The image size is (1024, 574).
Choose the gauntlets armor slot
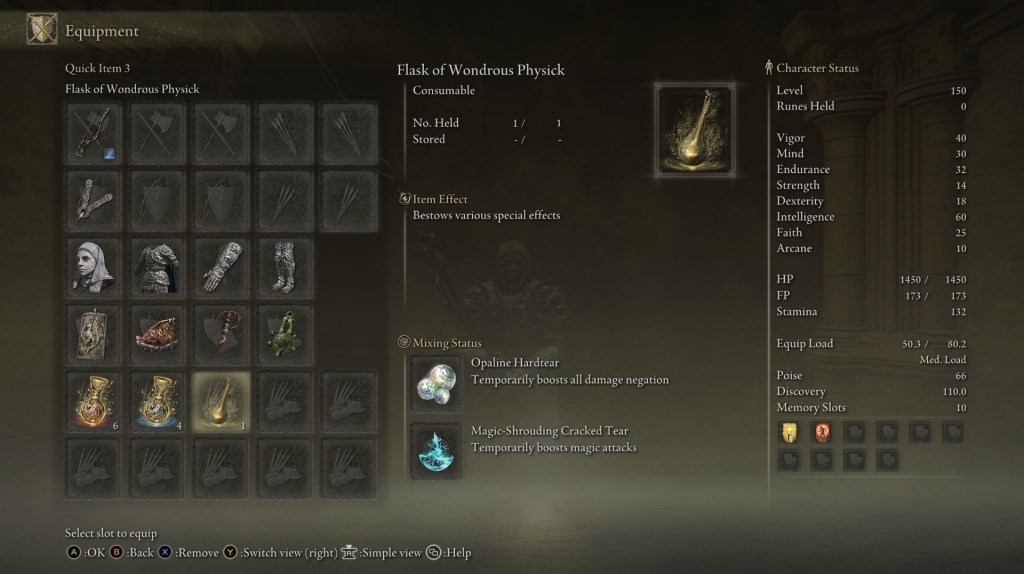tap(221, 265)
